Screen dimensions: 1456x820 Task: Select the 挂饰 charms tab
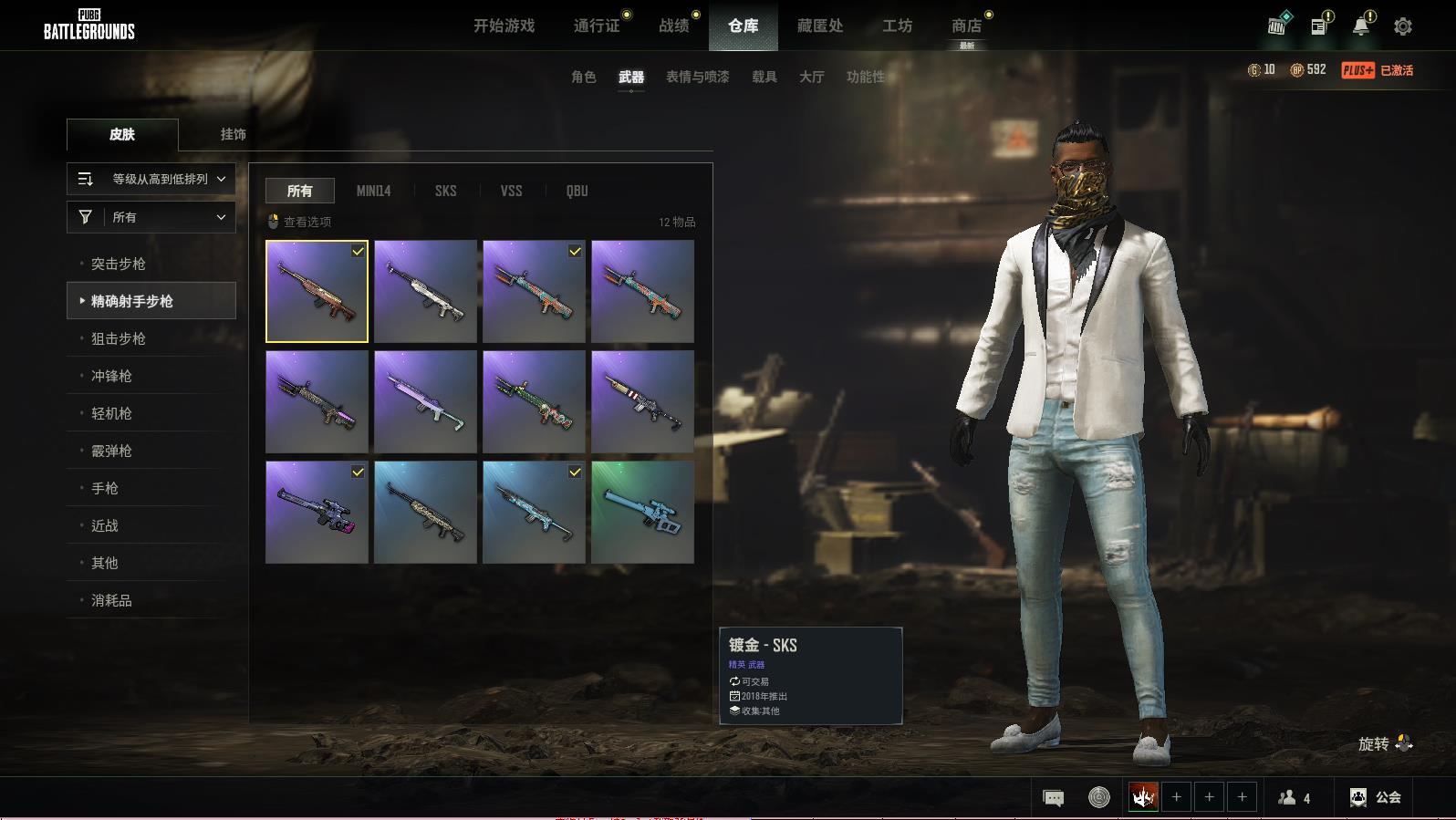[233, 134]
